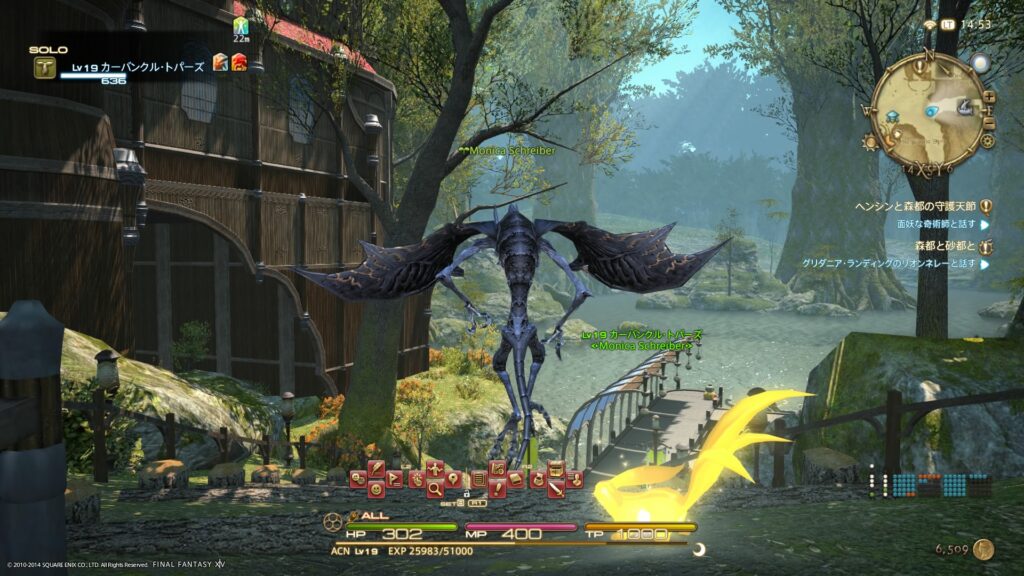Screen dimensions: 1024x576
Task: Click the gil coin currency icon
Action: [x=983, y=549]
